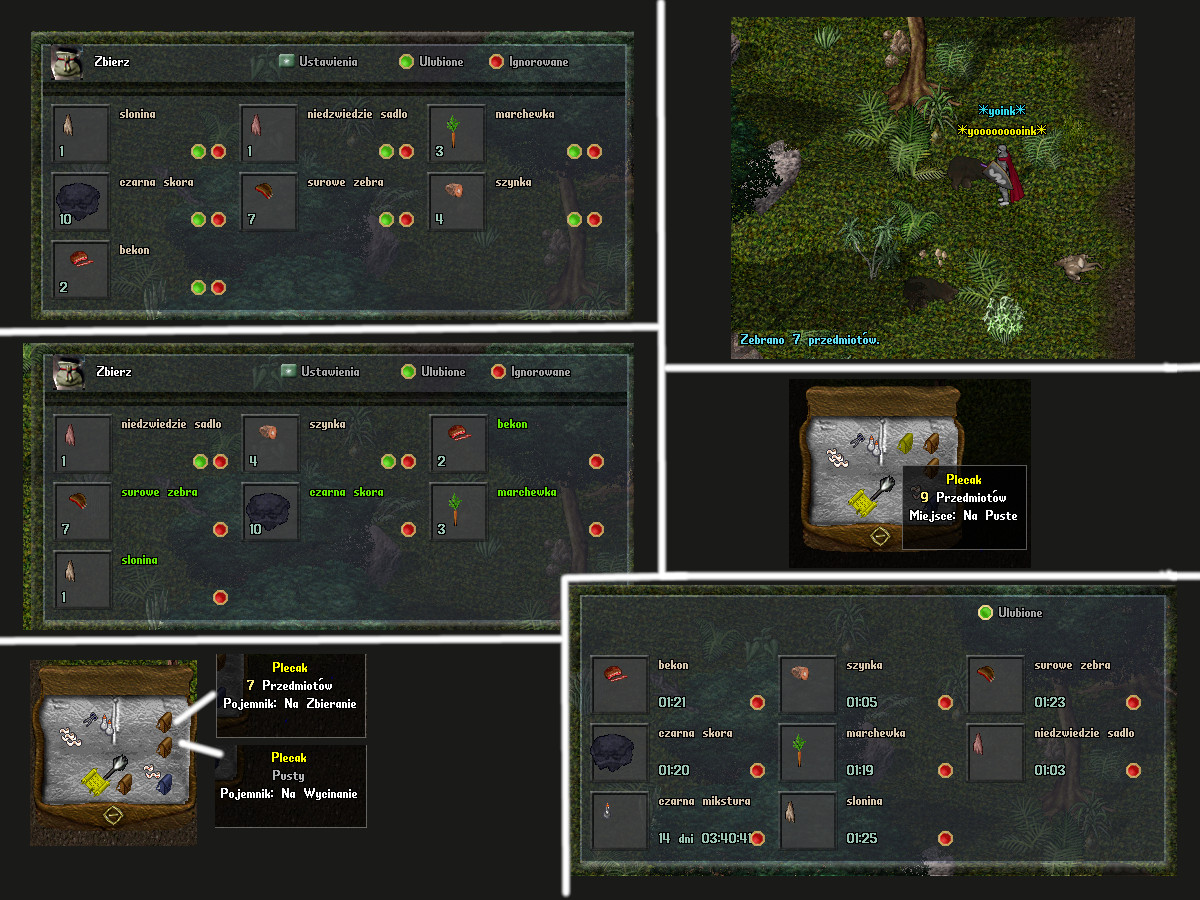Open the yellow backpack in the container
1200x900 pixels.
pos(908,442)
